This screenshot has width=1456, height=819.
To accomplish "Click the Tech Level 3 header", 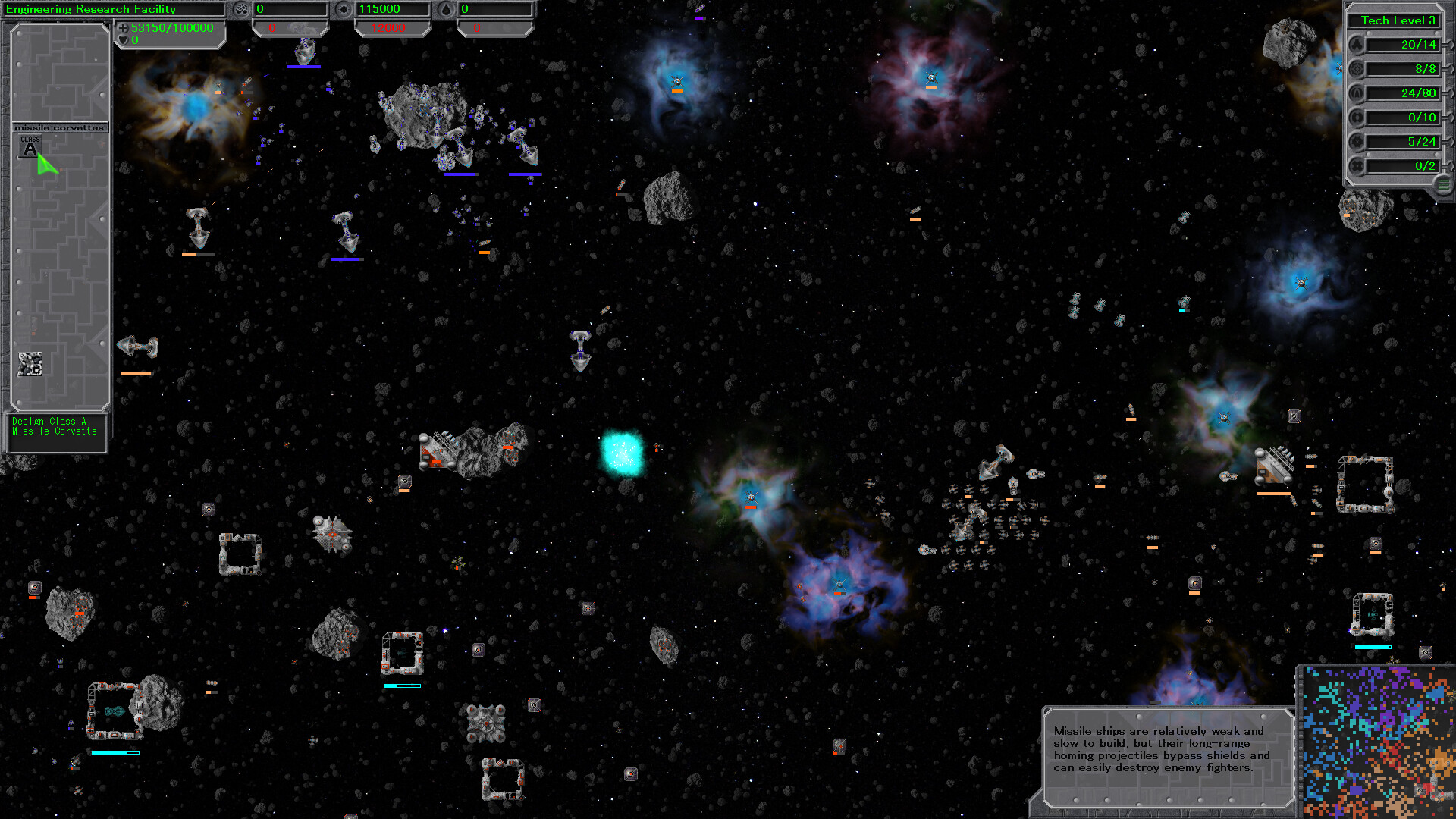I will 1399,20.
